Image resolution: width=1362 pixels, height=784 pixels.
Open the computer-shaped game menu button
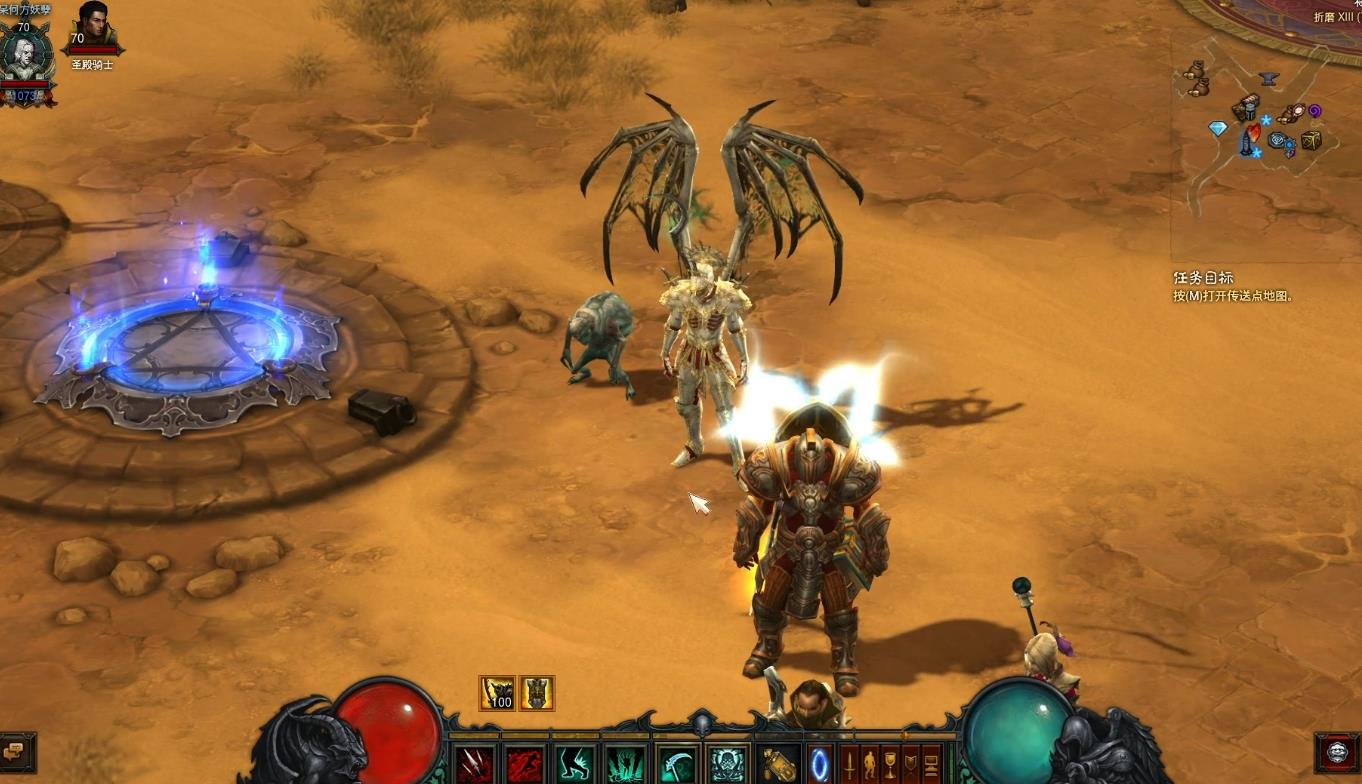point(931,765)
